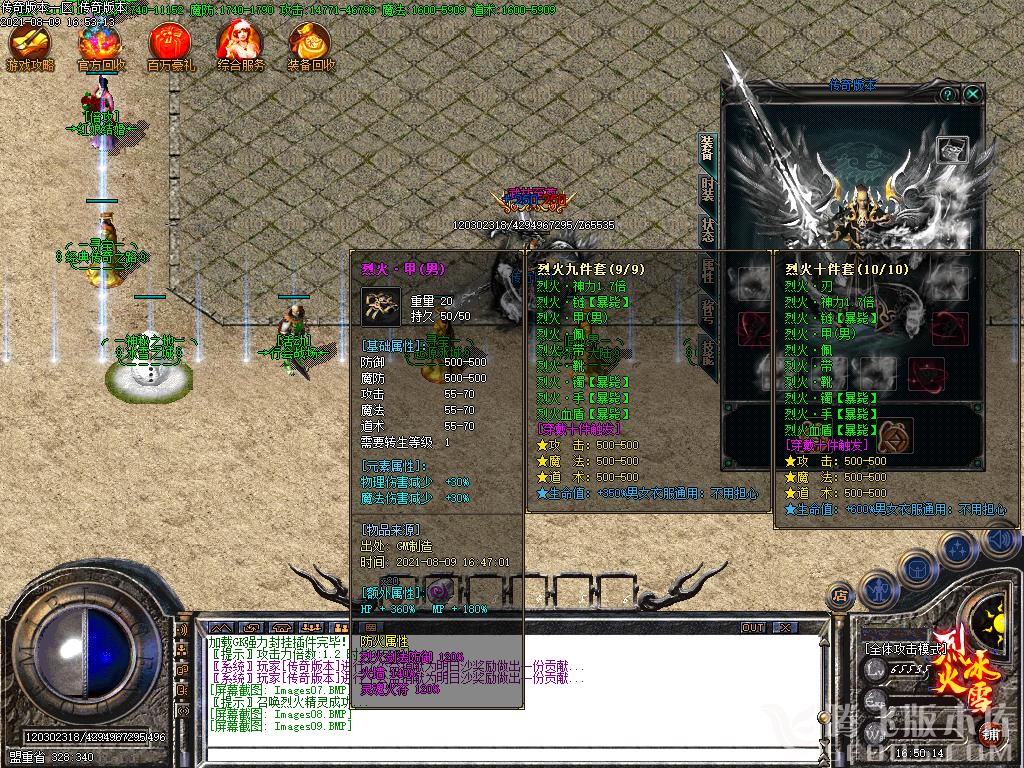Viewport: 1024px width, 768px height.
Task: Open the 店 shop button
Action: 841,596
